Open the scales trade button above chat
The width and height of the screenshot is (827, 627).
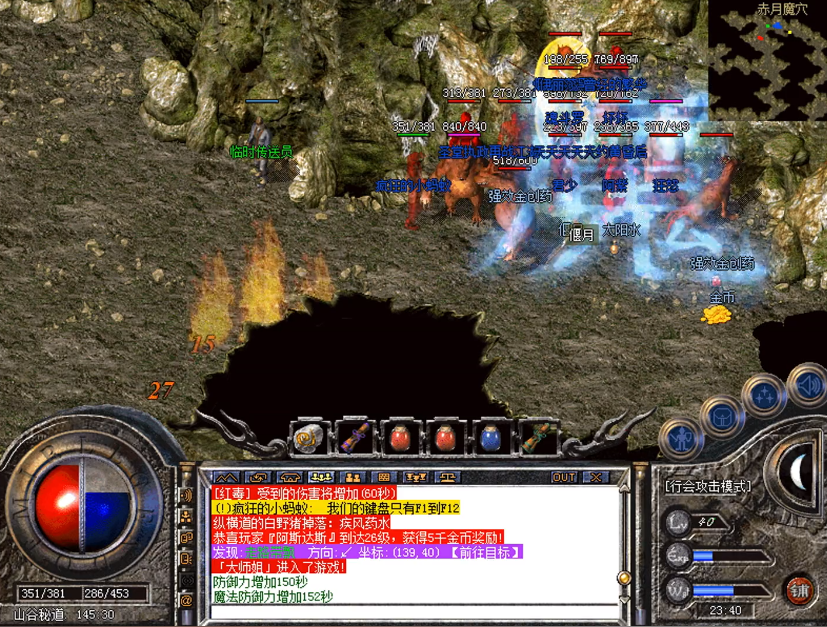click(x=447, y=477)
